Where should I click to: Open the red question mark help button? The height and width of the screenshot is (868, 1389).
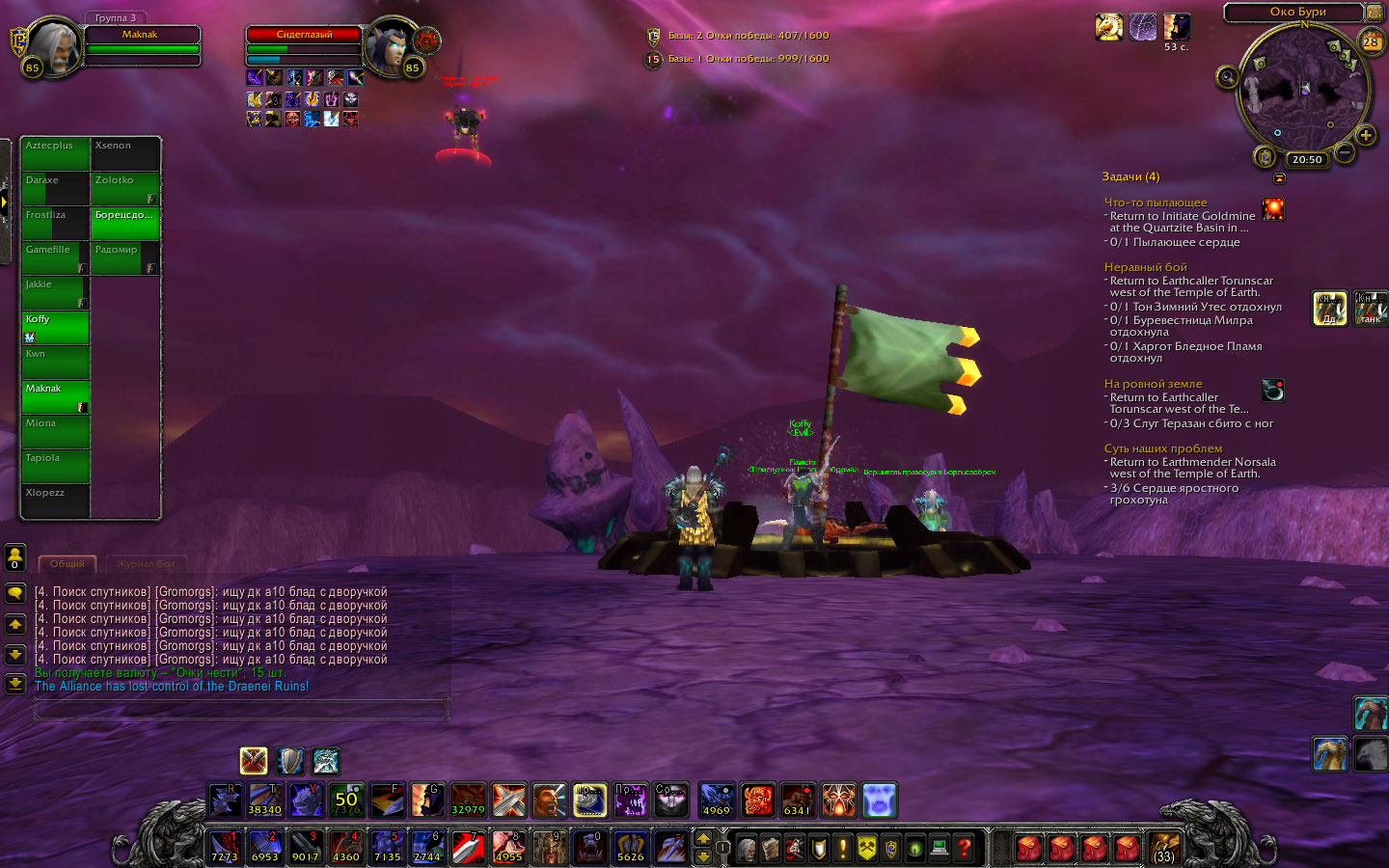pyautogui.click(x=964, y=849)
